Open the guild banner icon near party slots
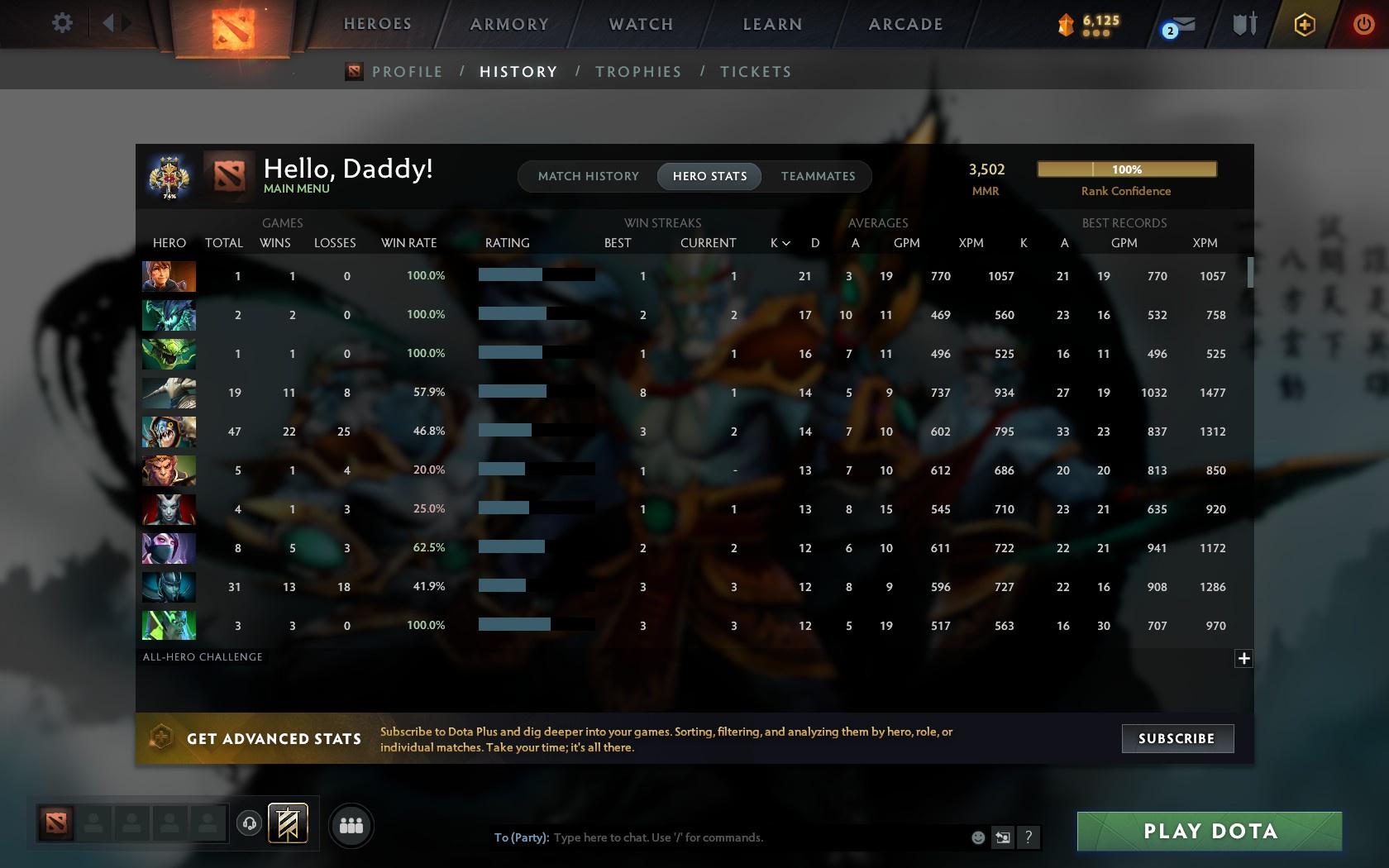This screenshot has width=1389, height=868. point(287,822)
